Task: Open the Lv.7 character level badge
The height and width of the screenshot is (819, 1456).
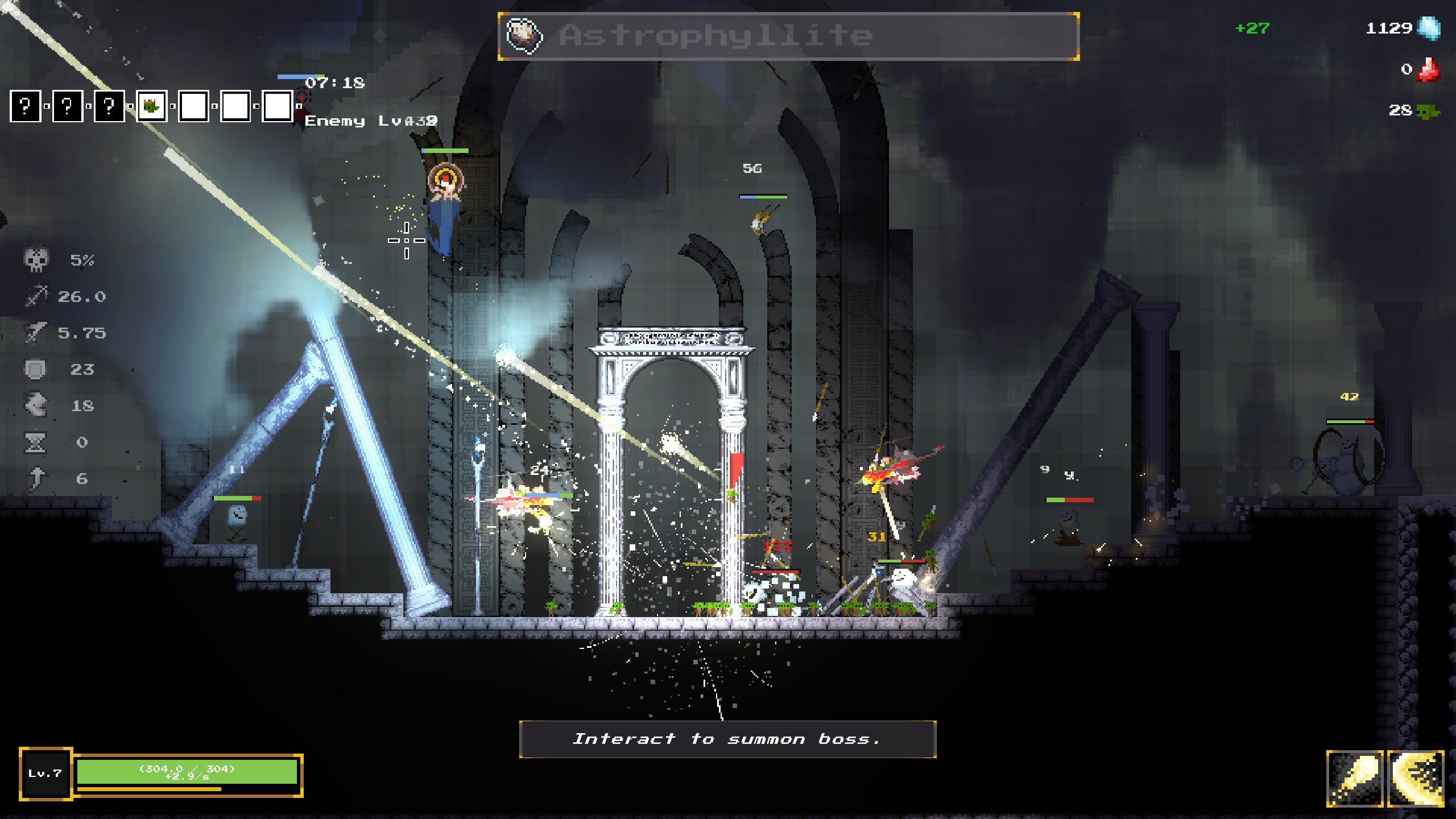Action: pyautogui.click(x=45, y=773)
